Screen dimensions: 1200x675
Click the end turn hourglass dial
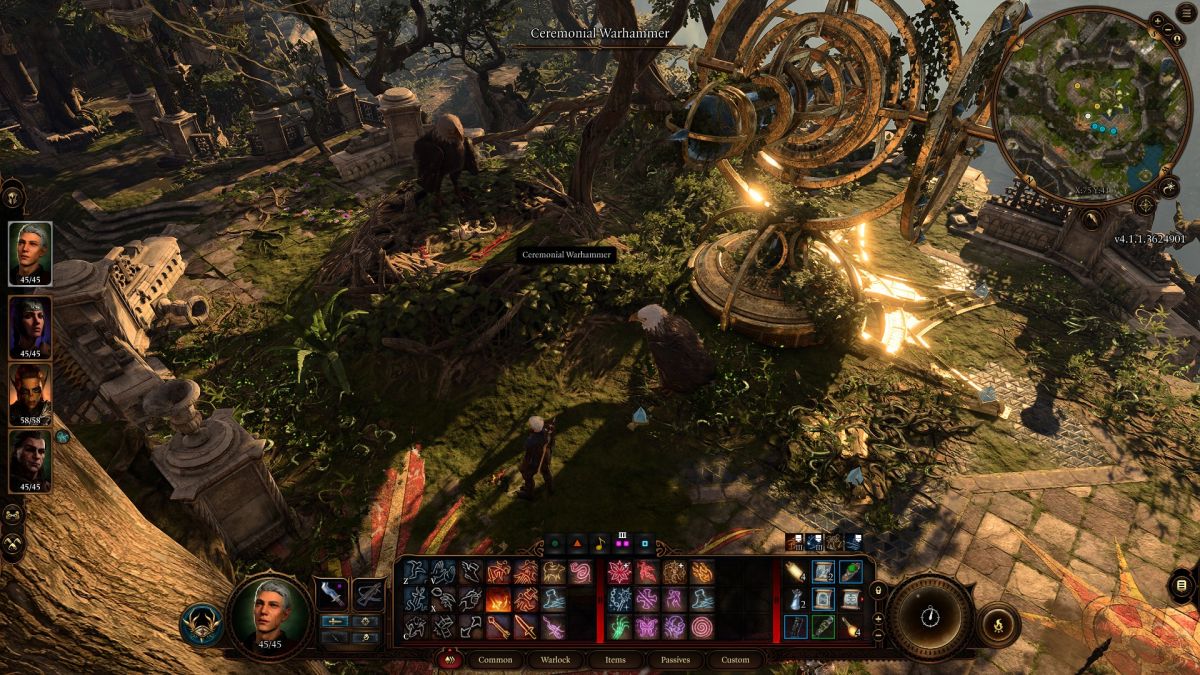[x=930, y=618]
